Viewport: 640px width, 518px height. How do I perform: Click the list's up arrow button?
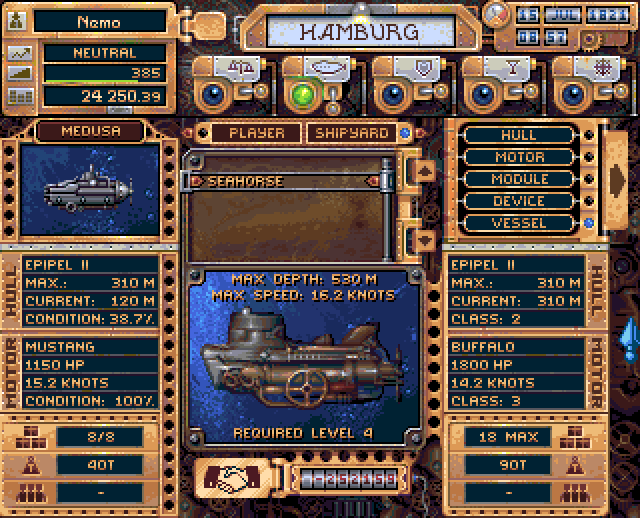tap(424, 171)
